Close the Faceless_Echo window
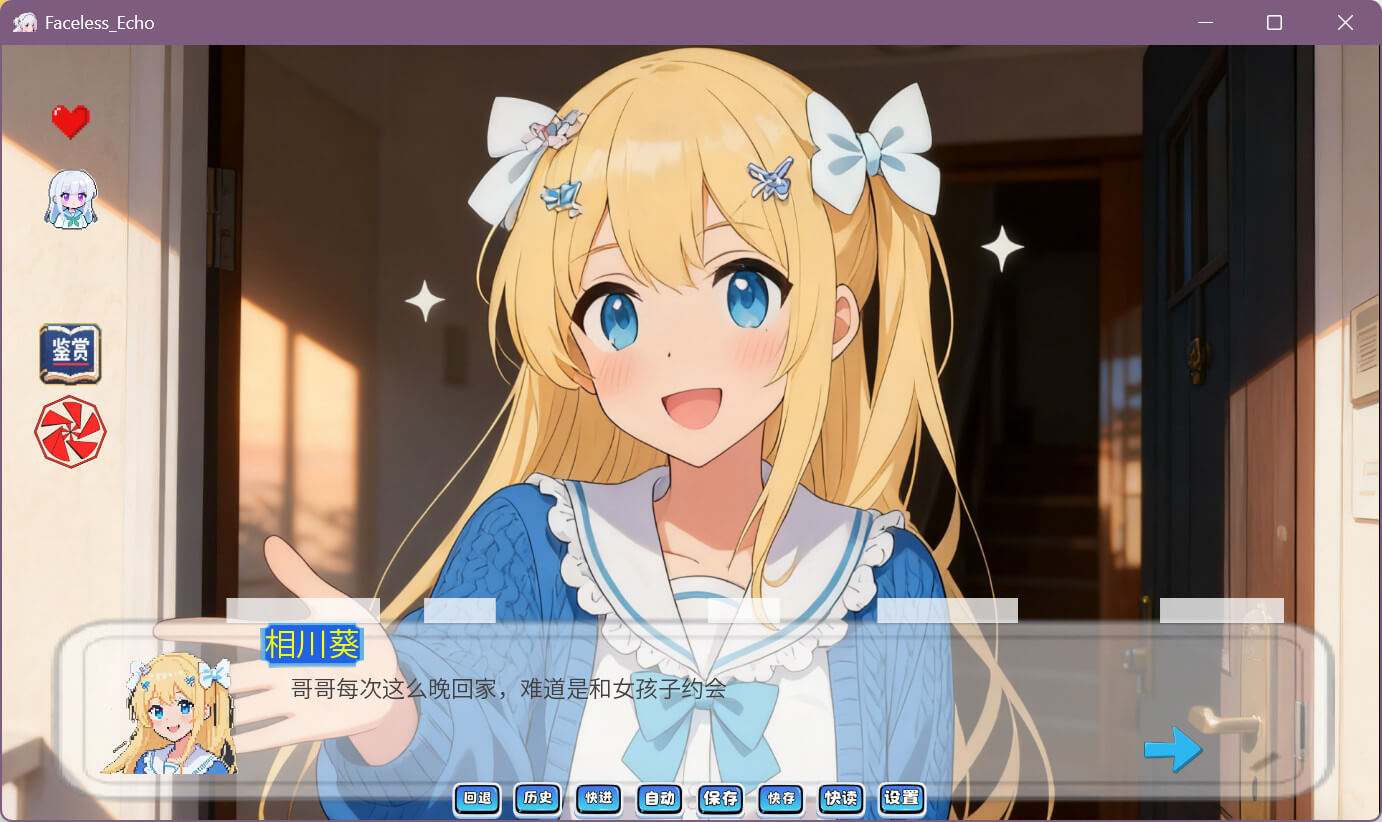 tap(1345, 22)
